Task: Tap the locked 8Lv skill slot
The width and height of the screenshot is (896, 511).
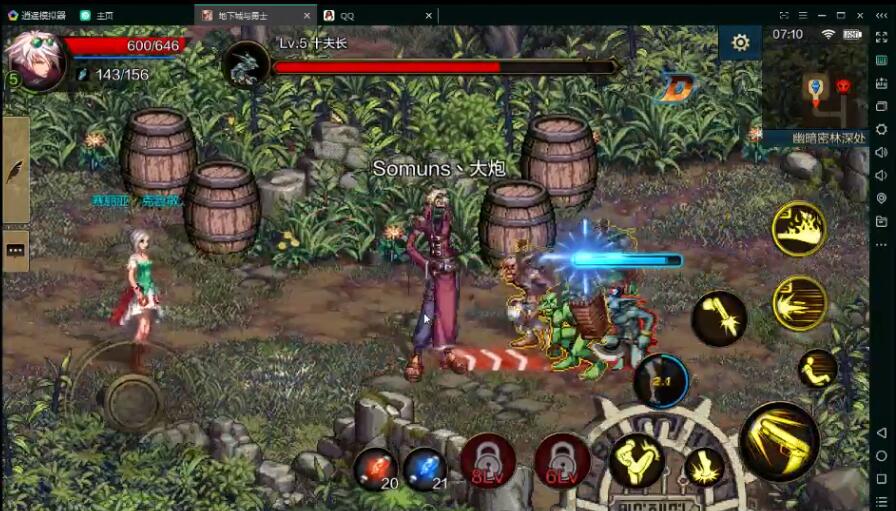Action: (487, 460)
